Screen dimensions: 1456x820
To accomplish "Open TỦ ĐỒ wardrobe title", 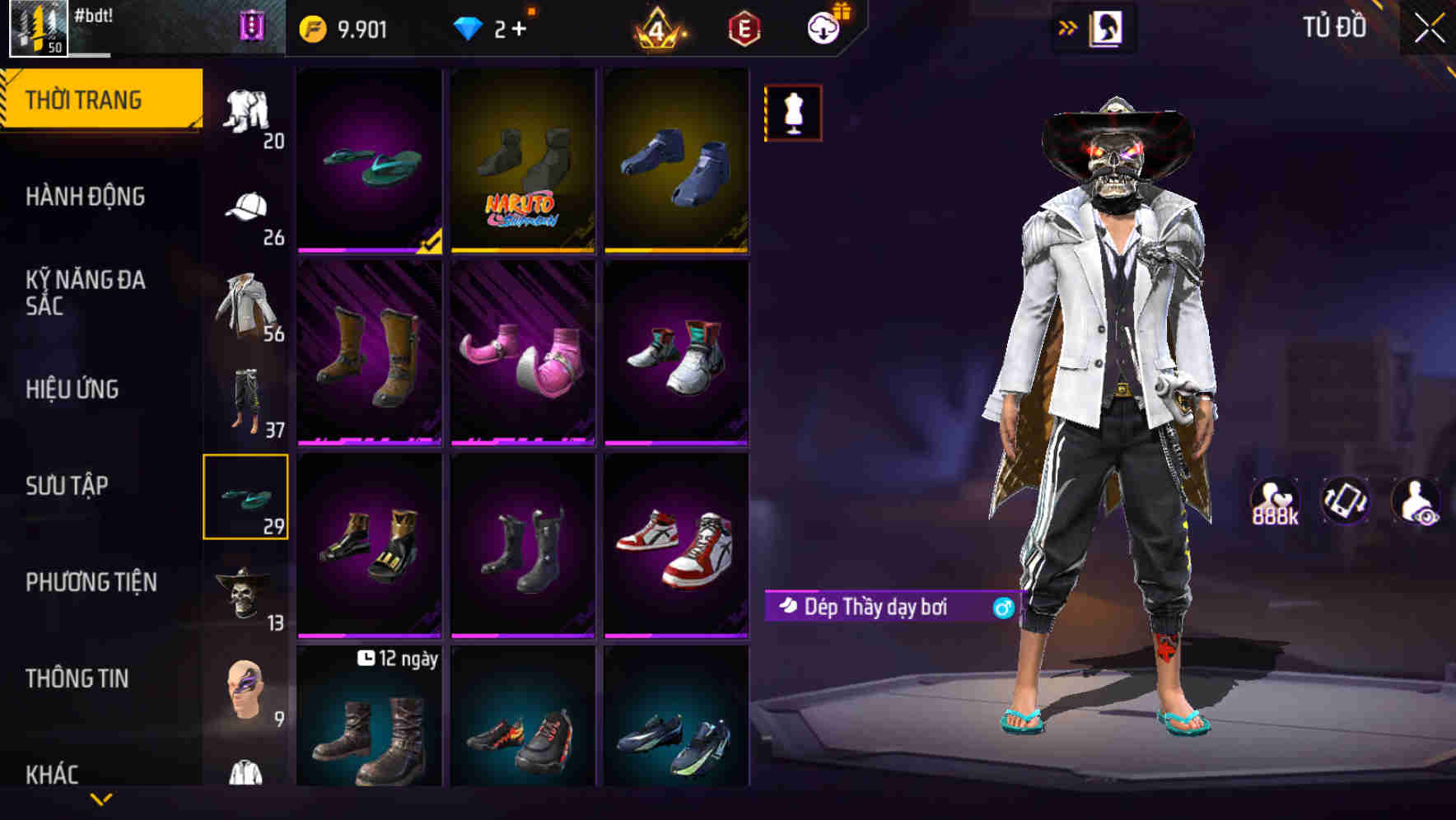I will click(x=1335, y=26).
